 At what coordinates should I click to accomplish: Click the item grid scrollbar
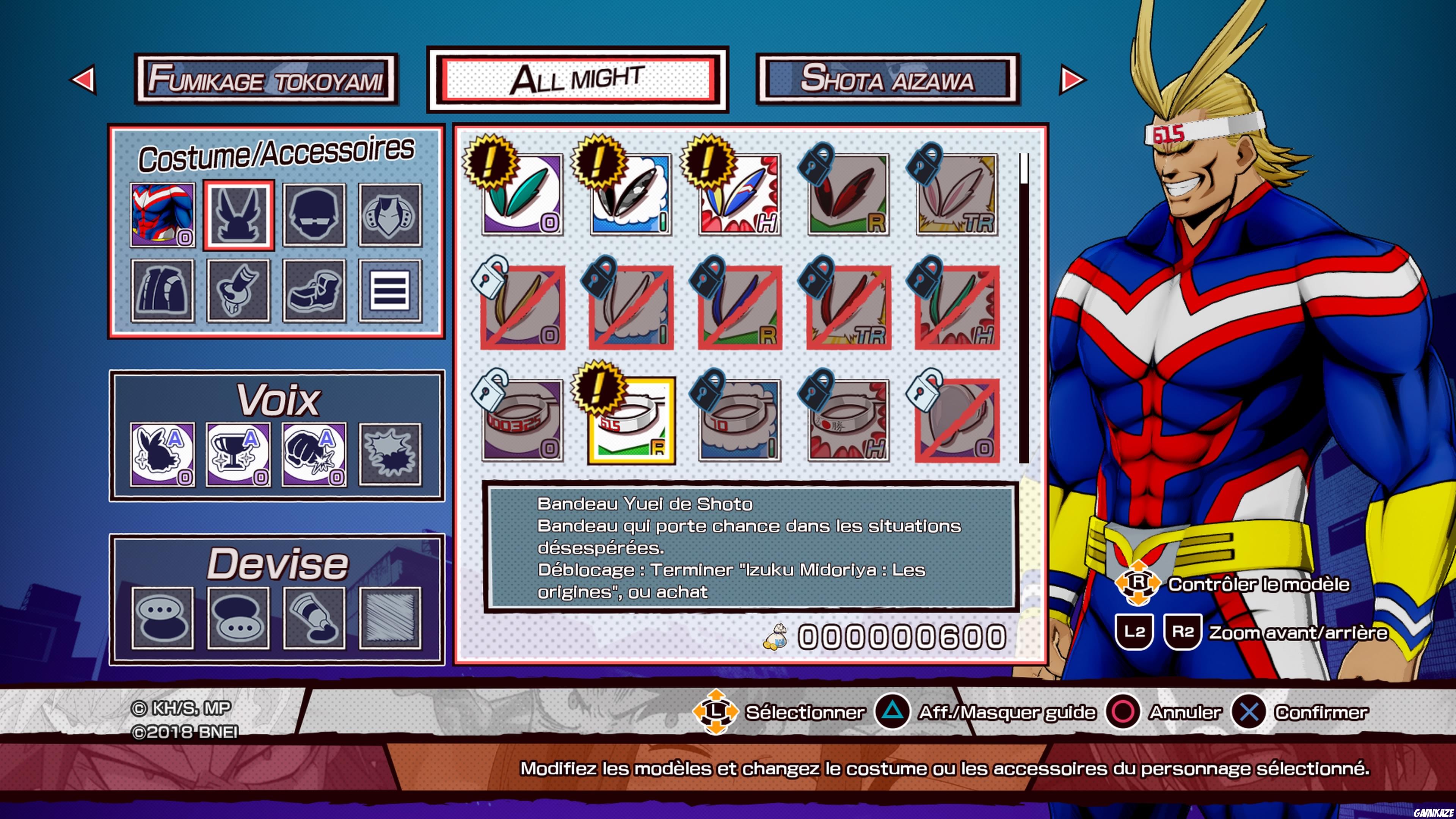pos(1024,308)
